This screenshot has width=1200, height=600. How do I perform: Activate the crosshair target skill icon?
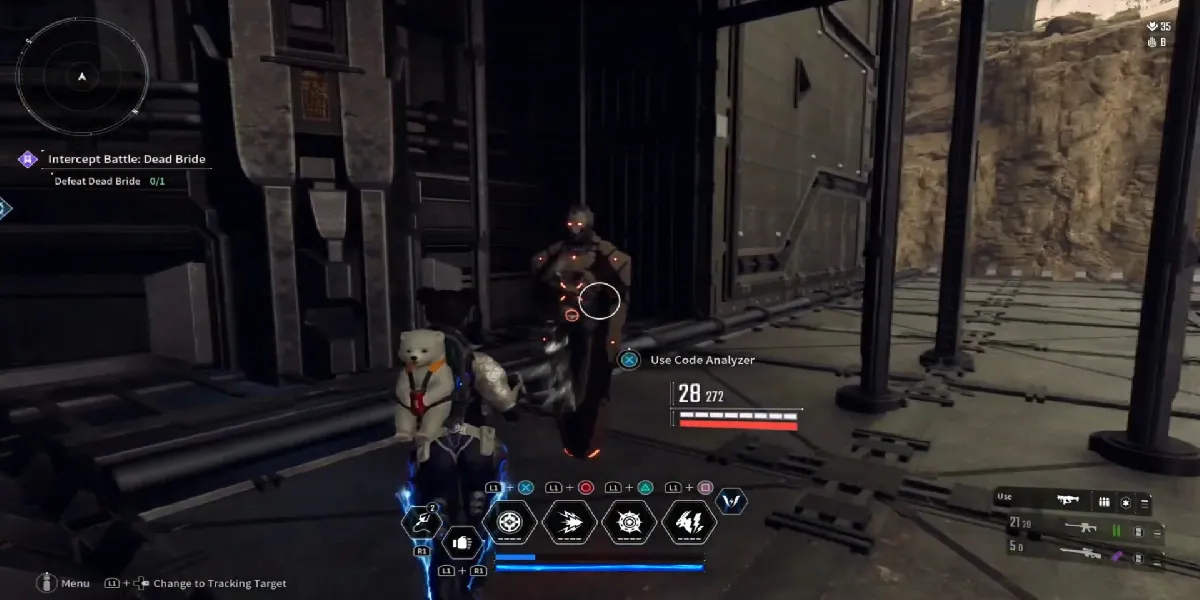[510, 522]
